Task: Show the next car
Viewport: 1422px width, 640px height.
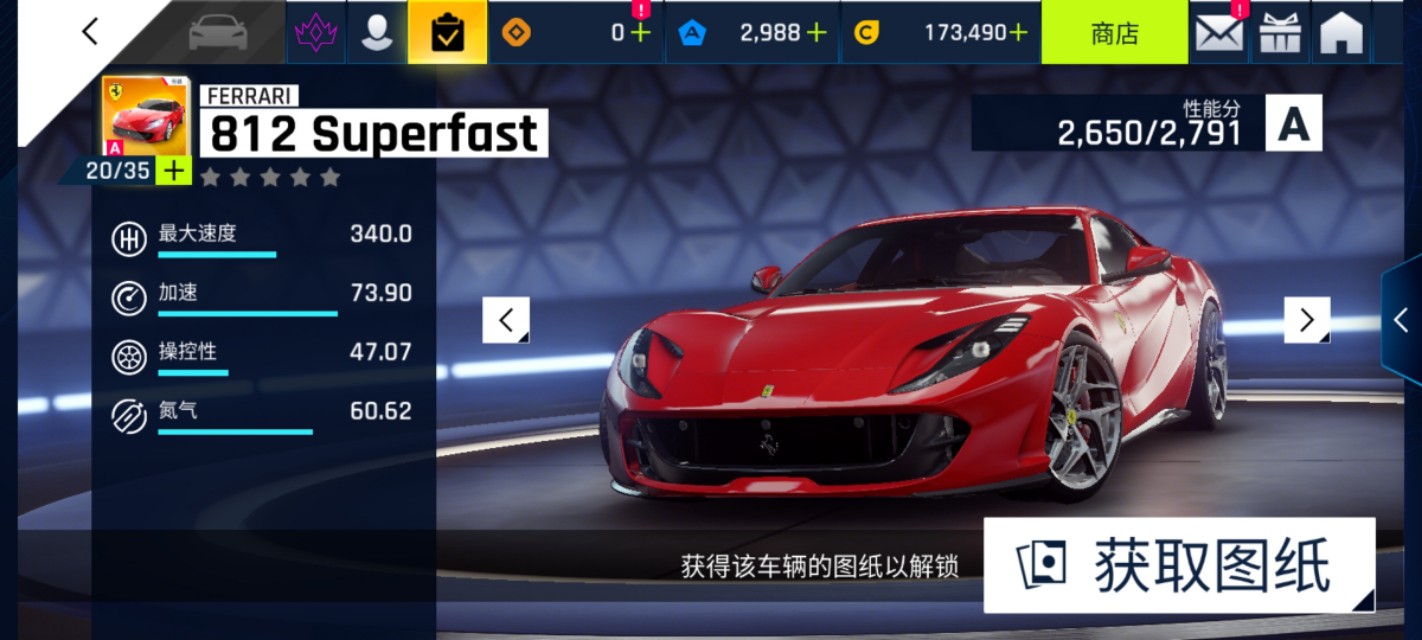Action: click(x=1306, y=320)
